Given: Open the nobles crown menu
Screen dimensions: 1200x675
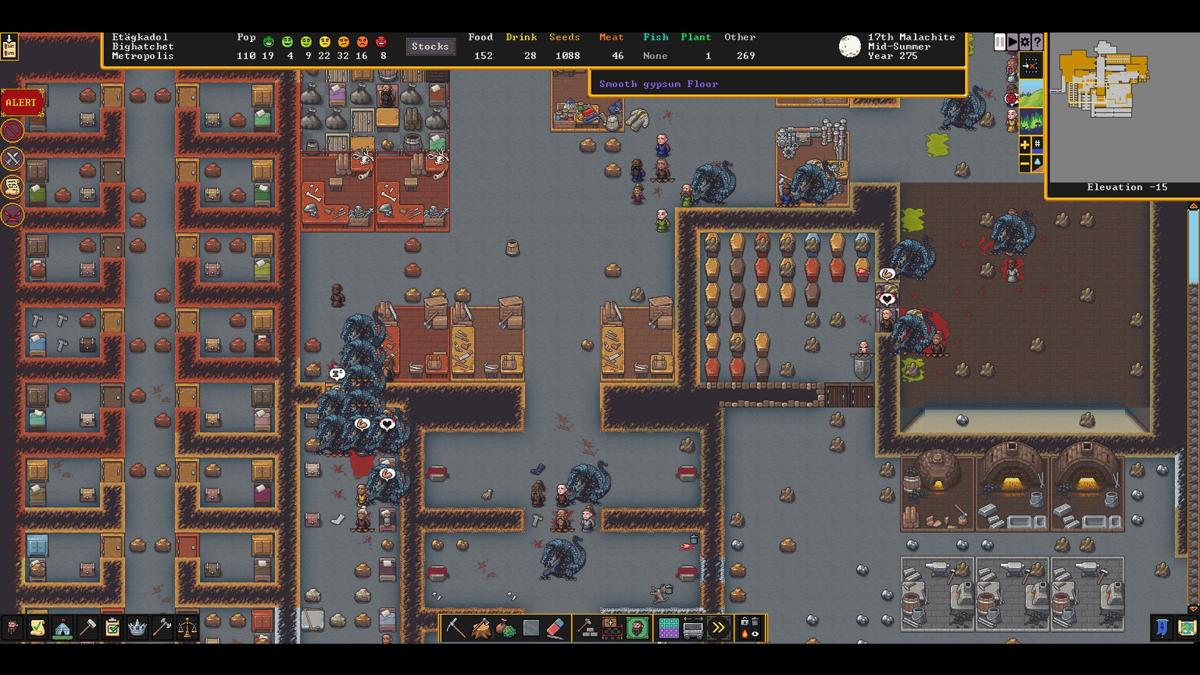Looking at the screenshot, I should tap(137, 627).
